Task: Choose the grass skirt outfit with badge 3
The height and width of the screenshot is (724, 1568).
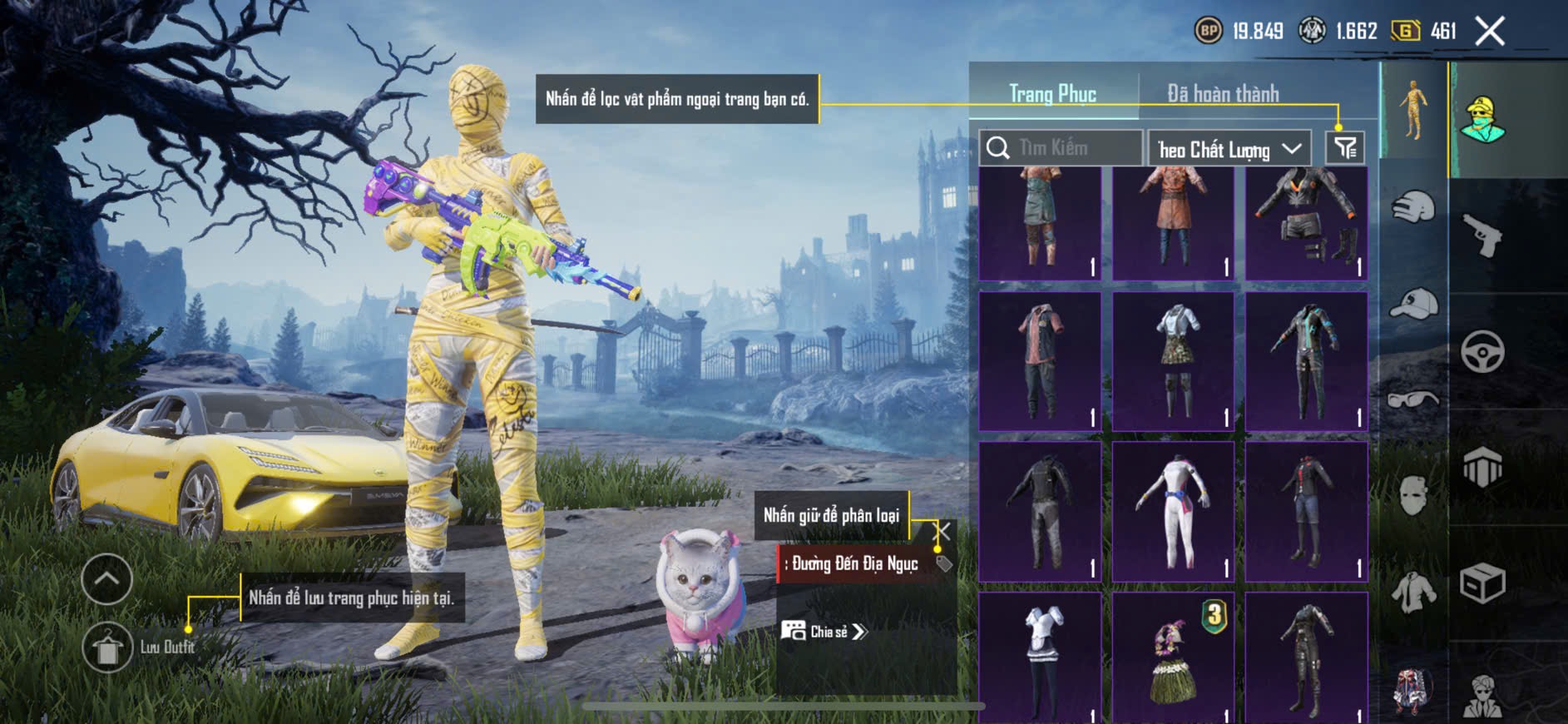Action: pos(1173,657)
